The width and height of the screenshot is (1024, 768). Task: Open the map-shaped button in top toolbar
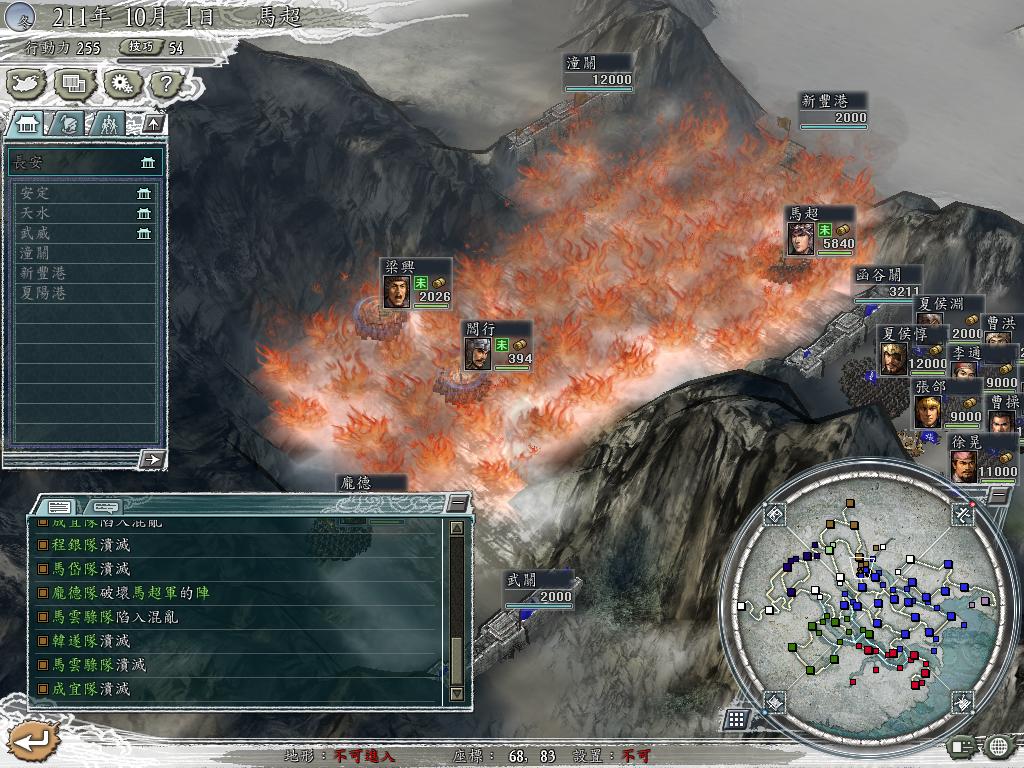28,84
